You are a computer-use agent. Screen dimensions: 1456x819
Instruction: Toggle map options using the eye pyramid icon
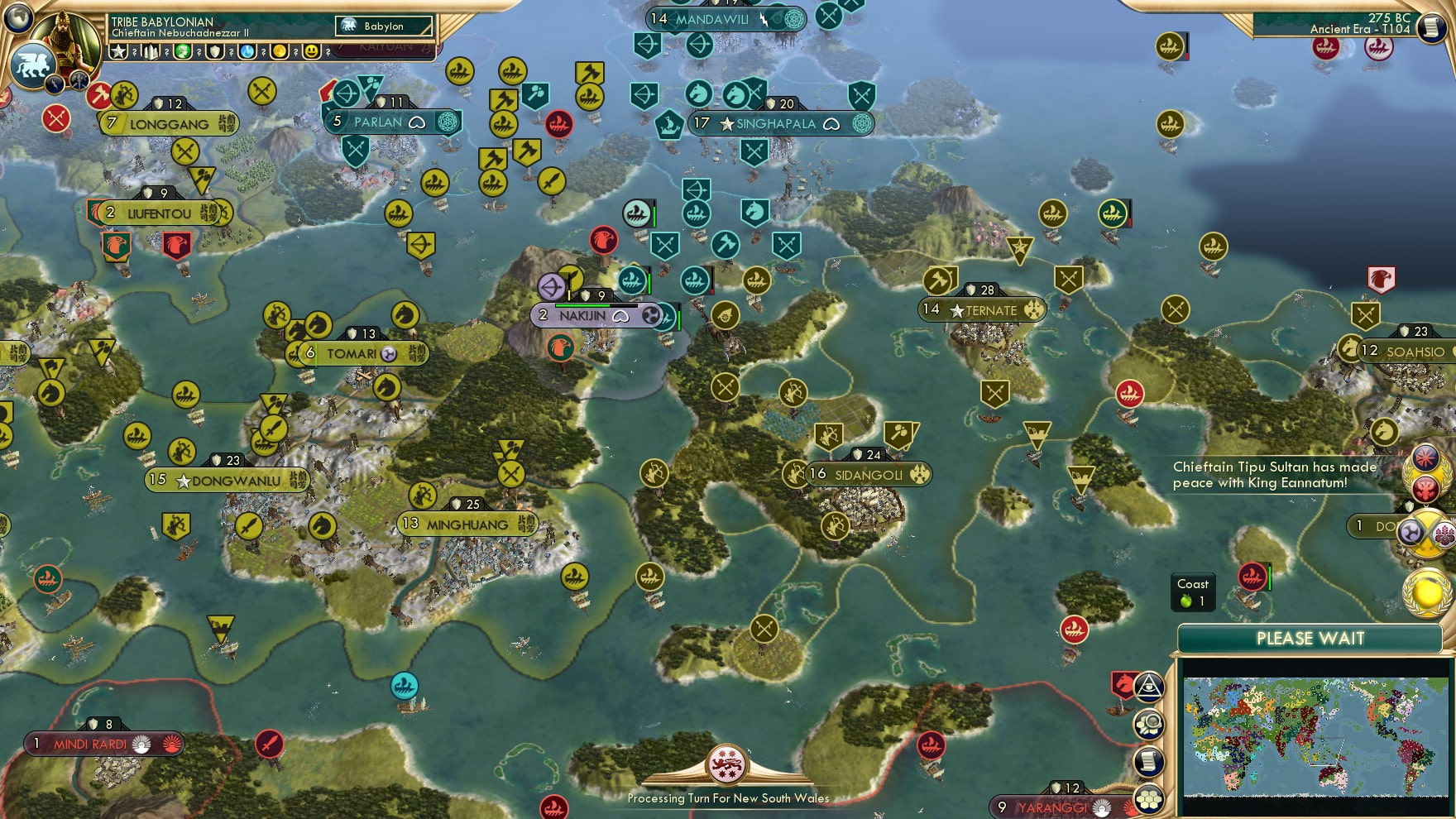pyautogui.click(x=1150, y=688)
